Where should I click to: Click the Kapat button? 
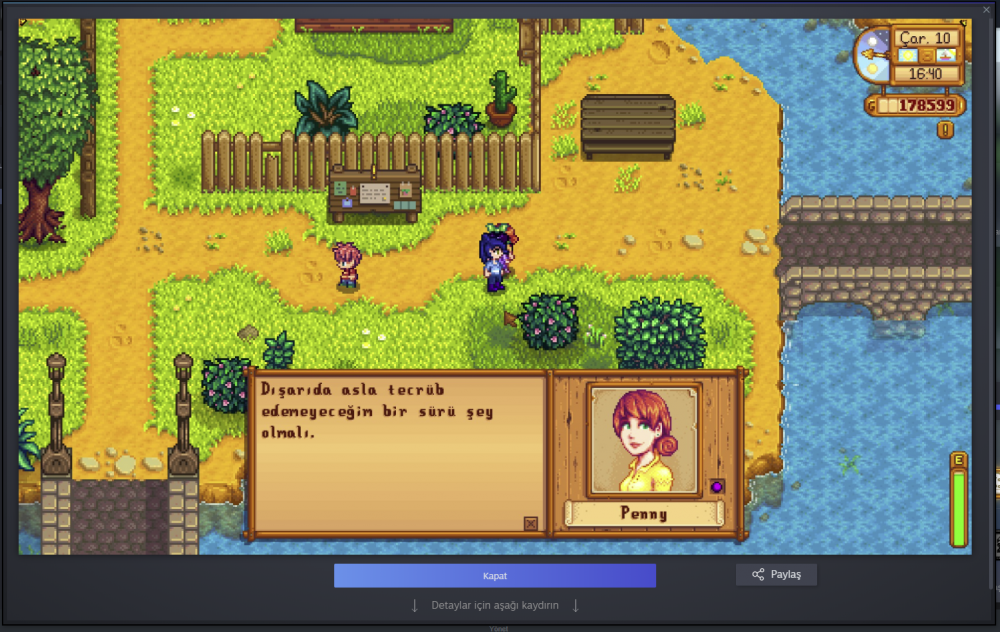tap(495, 576)
